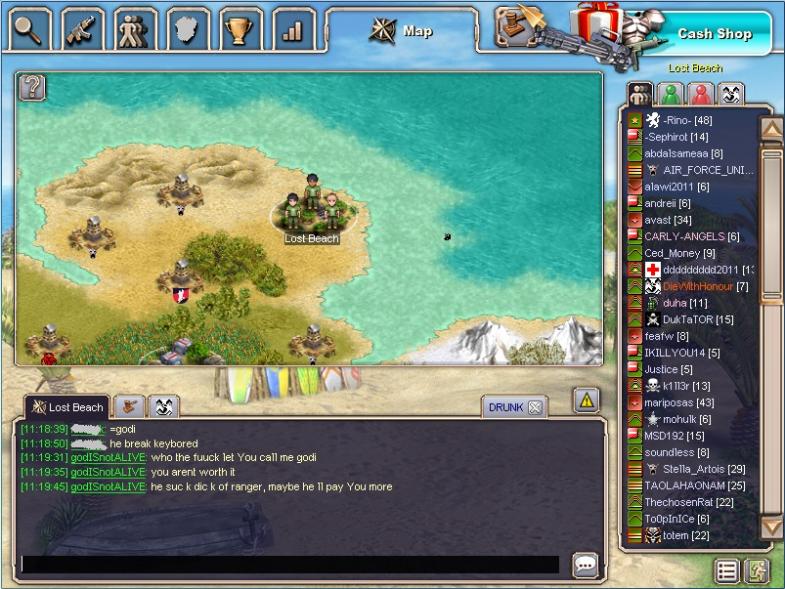The width and height of the screenshot is (785, 589).
Task: Open the magnifying glass search tab
Action: [30, 29]
